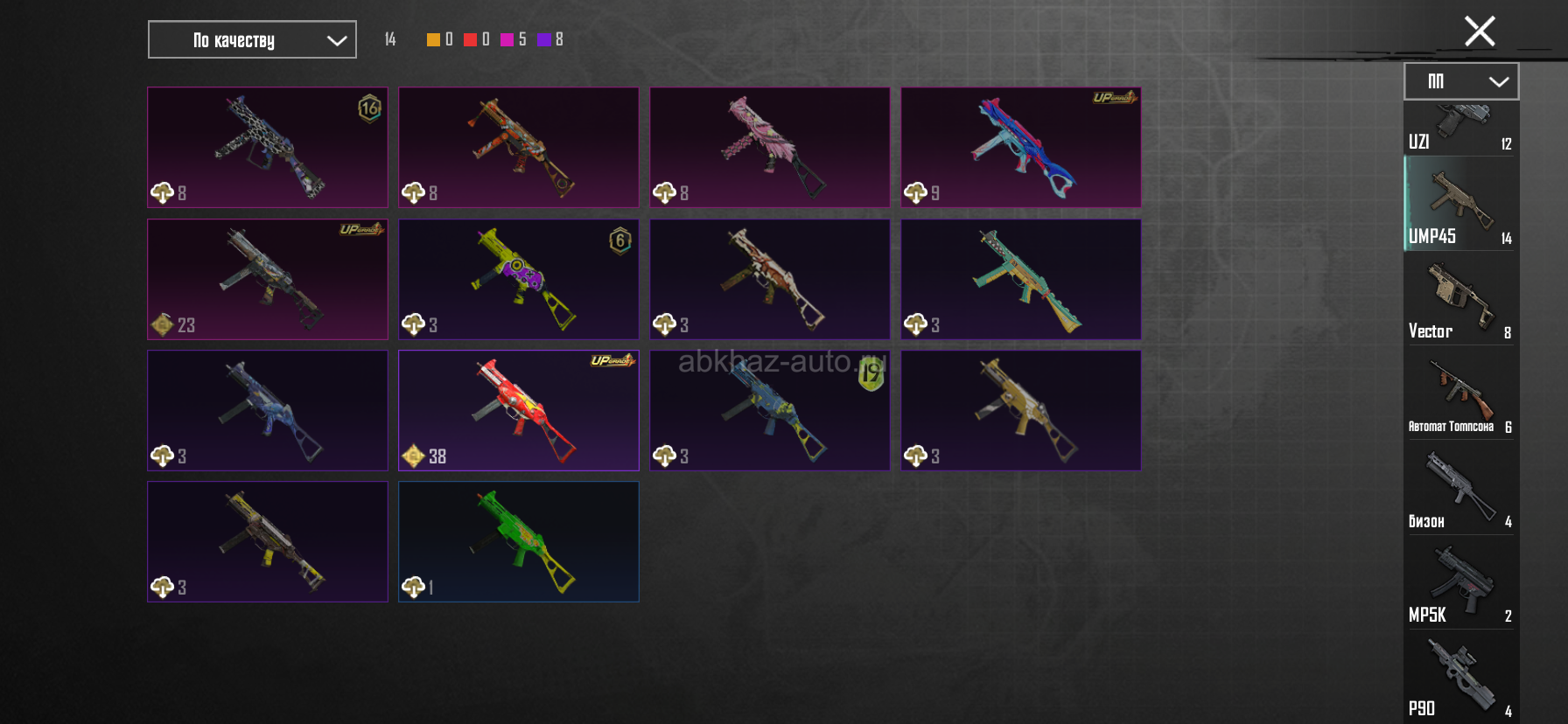Open the 'ПП' weapon category dropdown
This screenshot has height=724, width=1568.
pyautogui.click(x=1461, y=81)
